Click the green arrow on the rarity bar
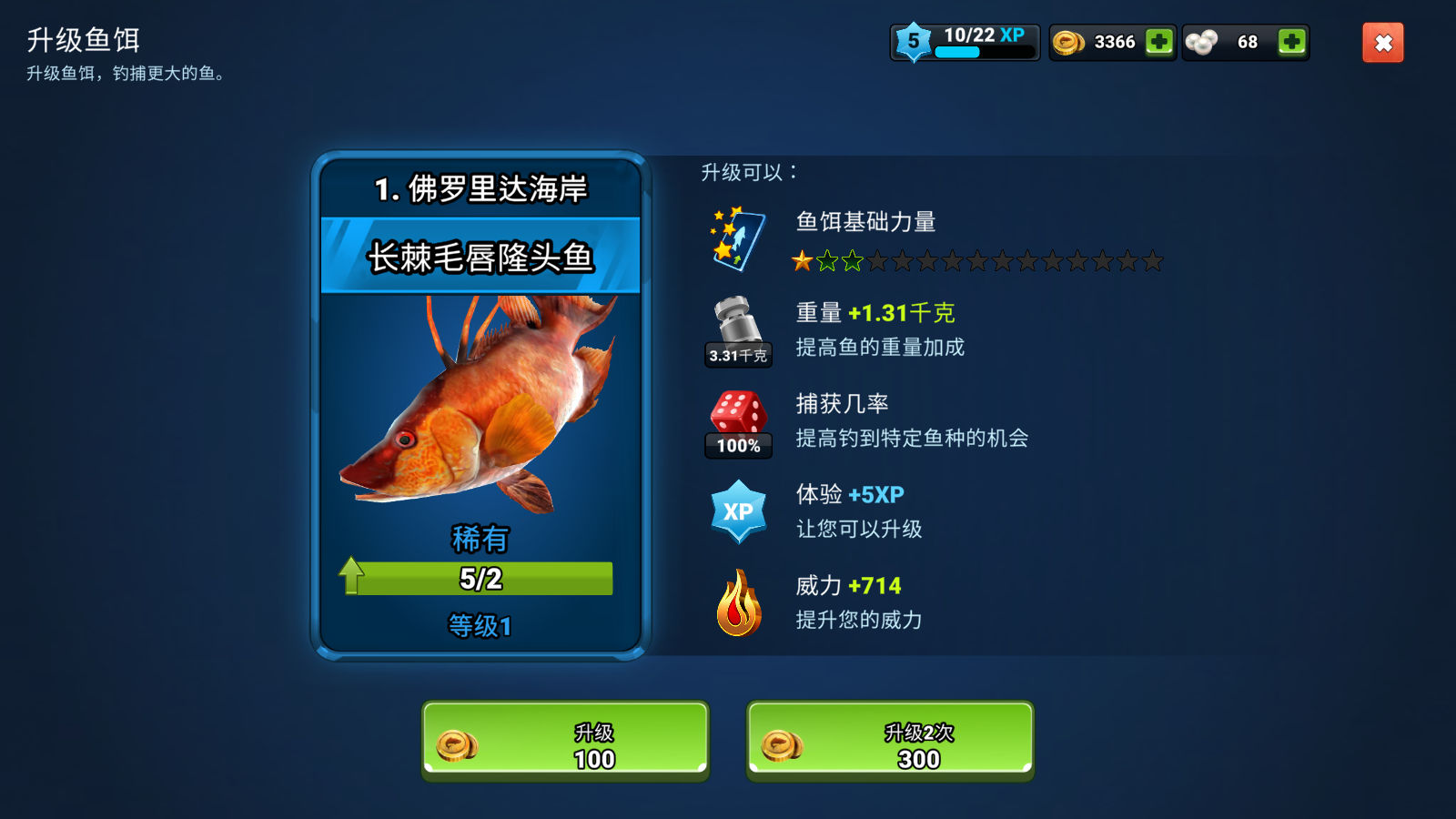 pos(350,575)
